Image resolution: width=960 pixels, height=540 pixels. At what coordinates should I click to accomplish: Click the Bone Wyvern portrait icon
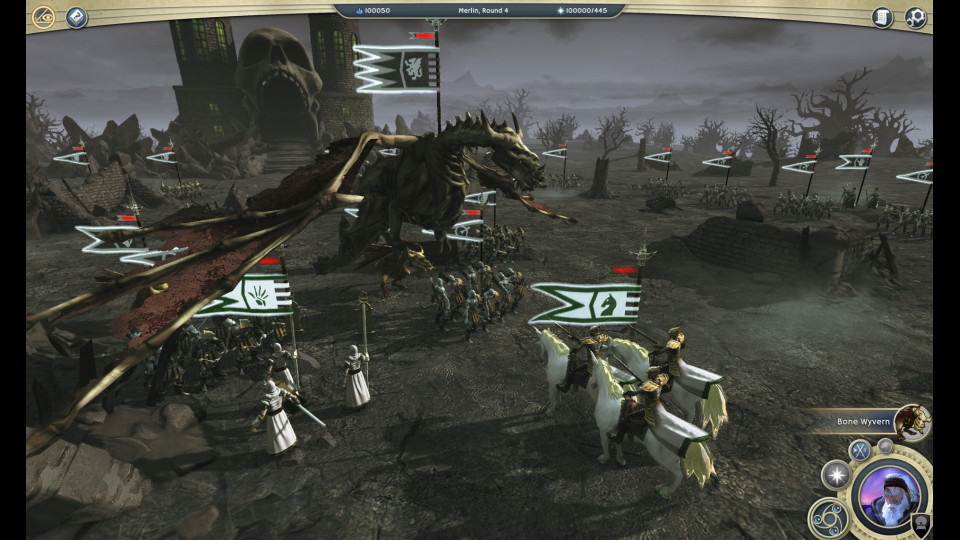[911, 422]
